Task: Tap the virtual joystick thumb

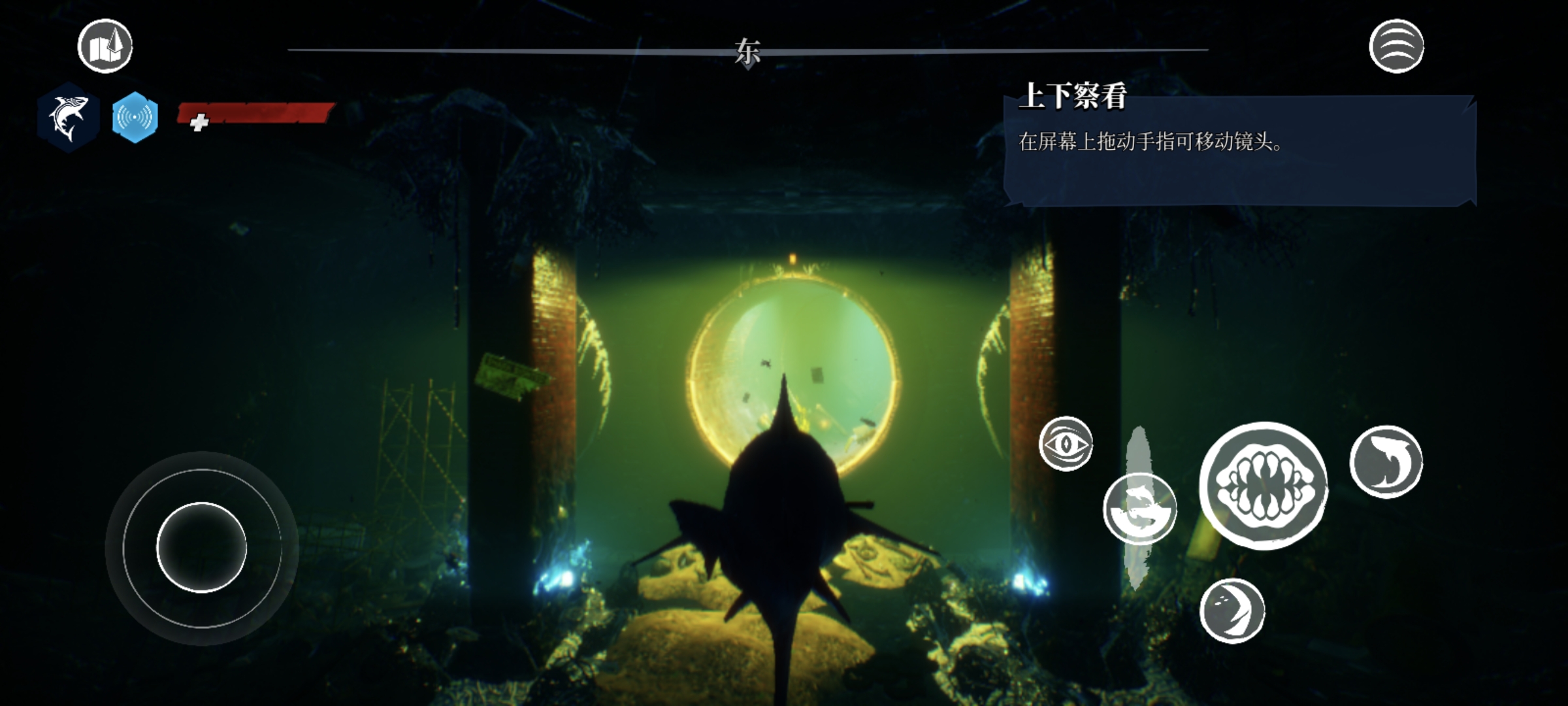Action: [201, 548]
